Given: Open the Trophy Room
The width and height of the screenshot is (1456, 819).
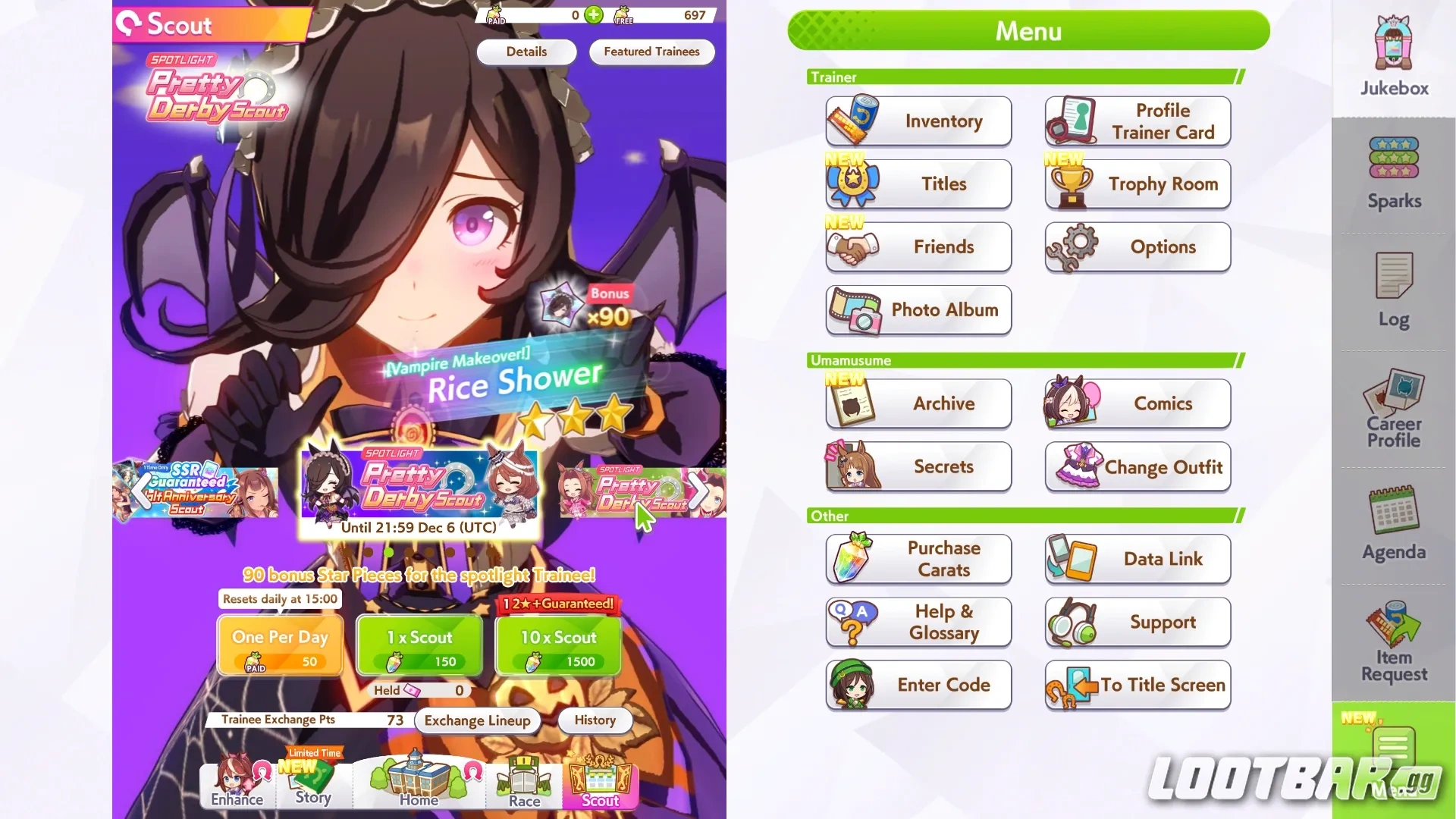Looking at the screenshot, I should coord(1137,184).
